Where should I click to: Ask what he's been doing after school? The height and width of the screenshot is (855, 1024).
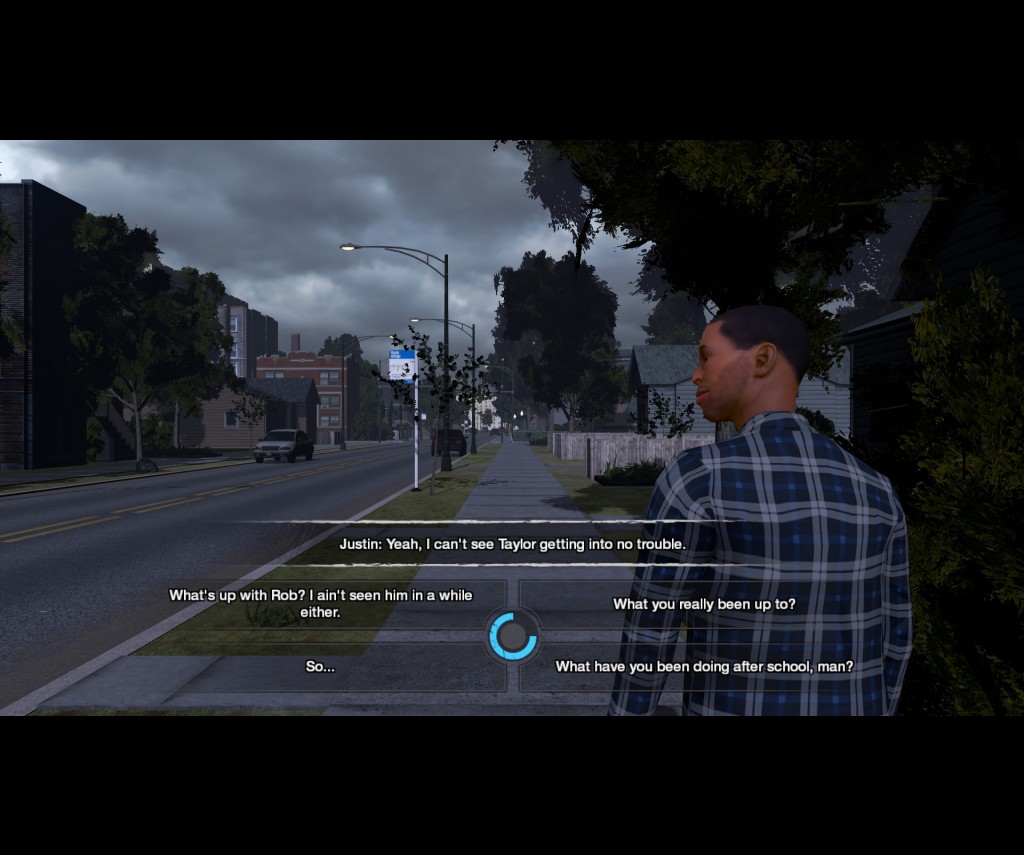(x=704, y=666)
